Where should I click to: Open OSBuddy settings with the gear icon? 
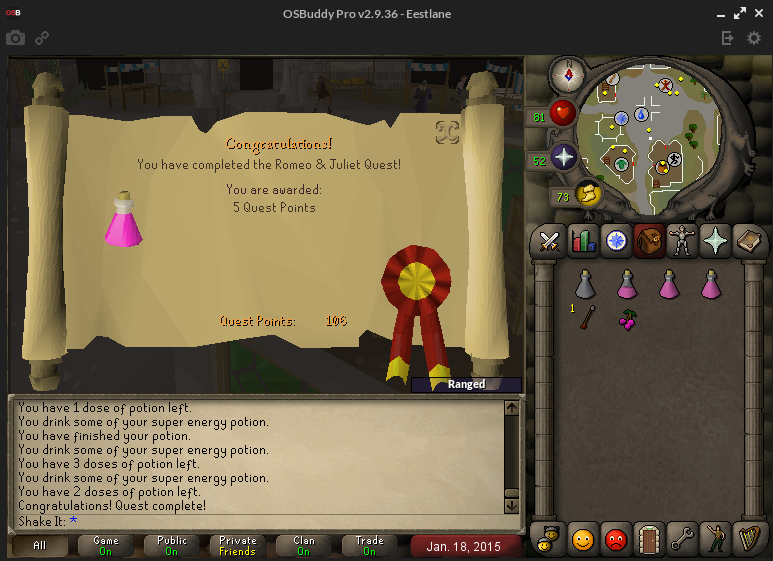[754, 38]
